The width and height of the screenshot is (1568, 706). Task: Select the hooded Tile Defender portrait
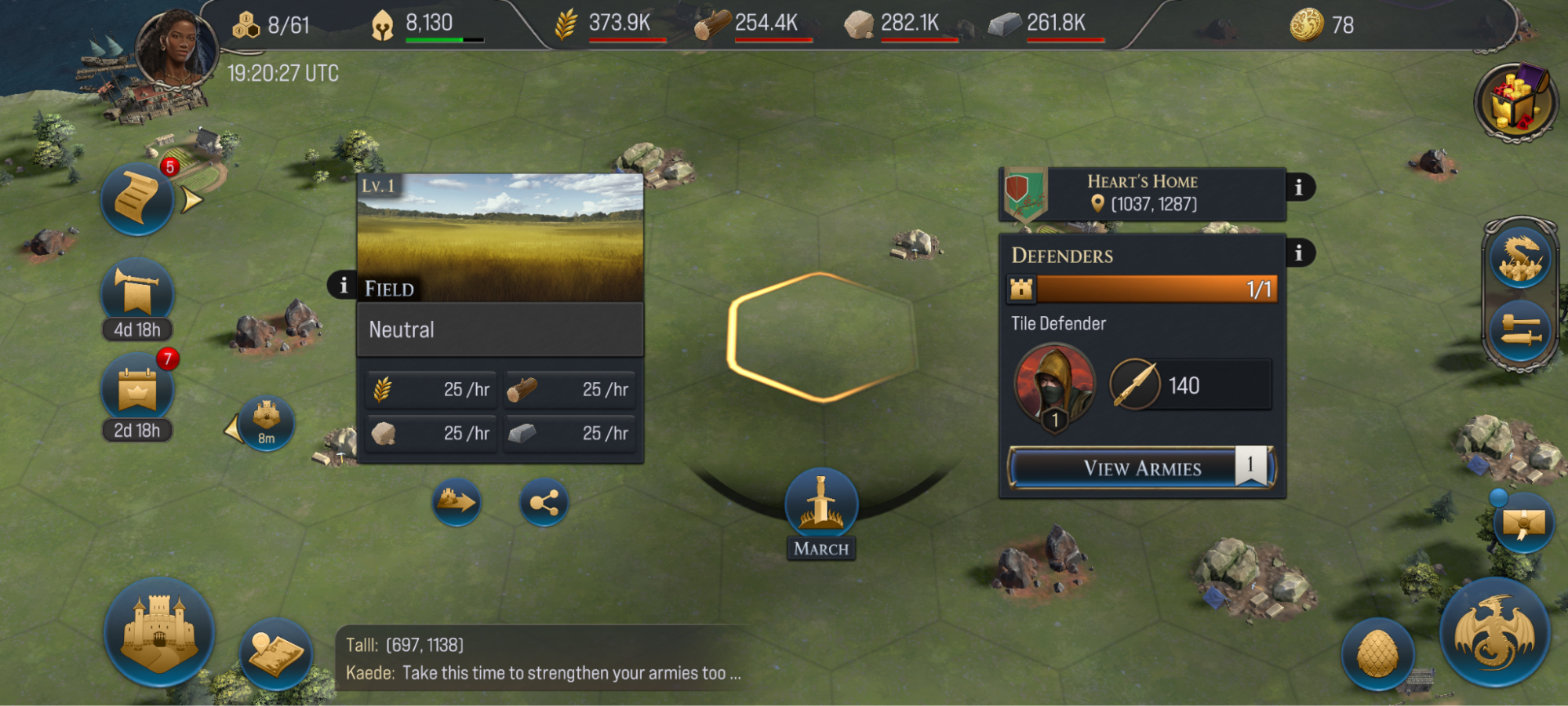pos(1053,384)
